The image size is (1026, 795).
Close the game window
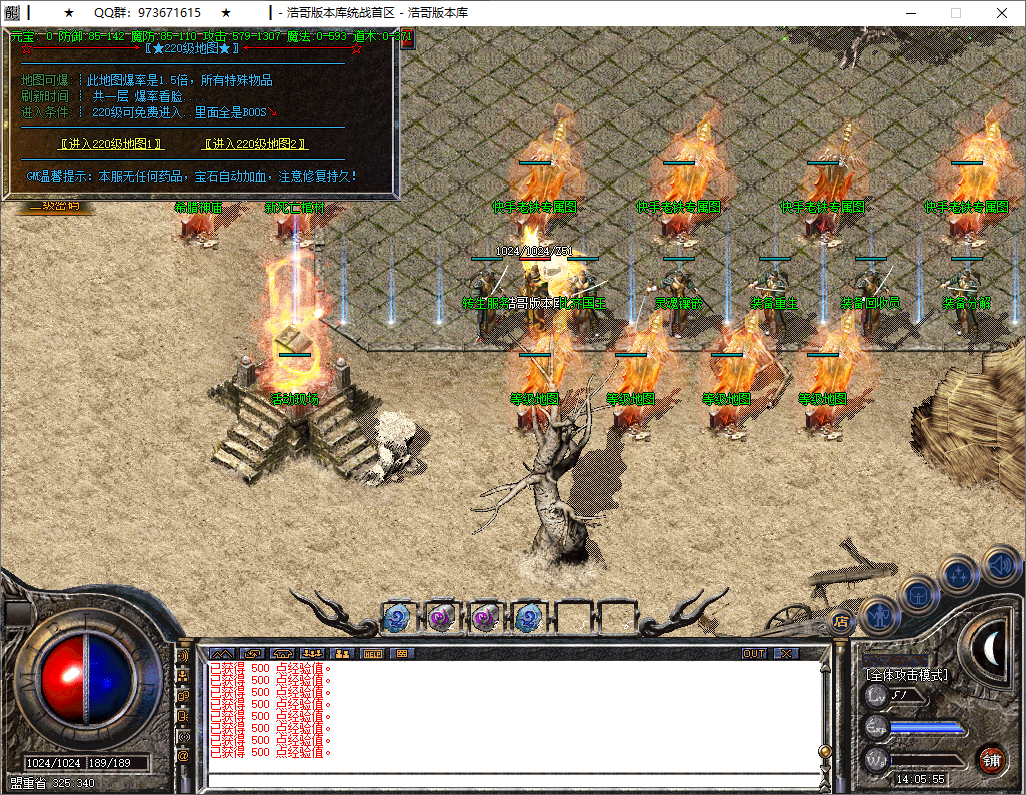[x=1002, y=13]
